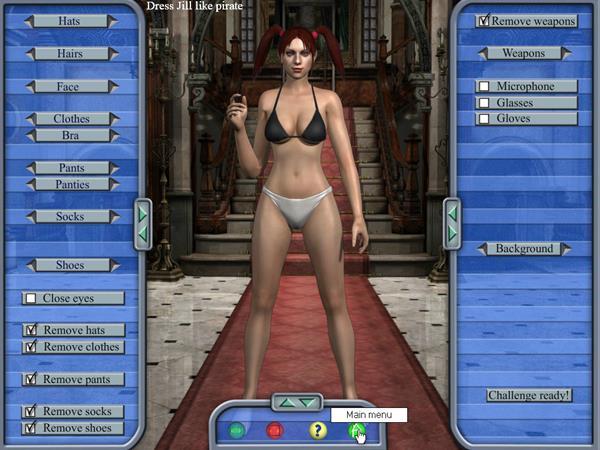Open the Hats selector
Screen dimensions: 600x450
[72, 20]
